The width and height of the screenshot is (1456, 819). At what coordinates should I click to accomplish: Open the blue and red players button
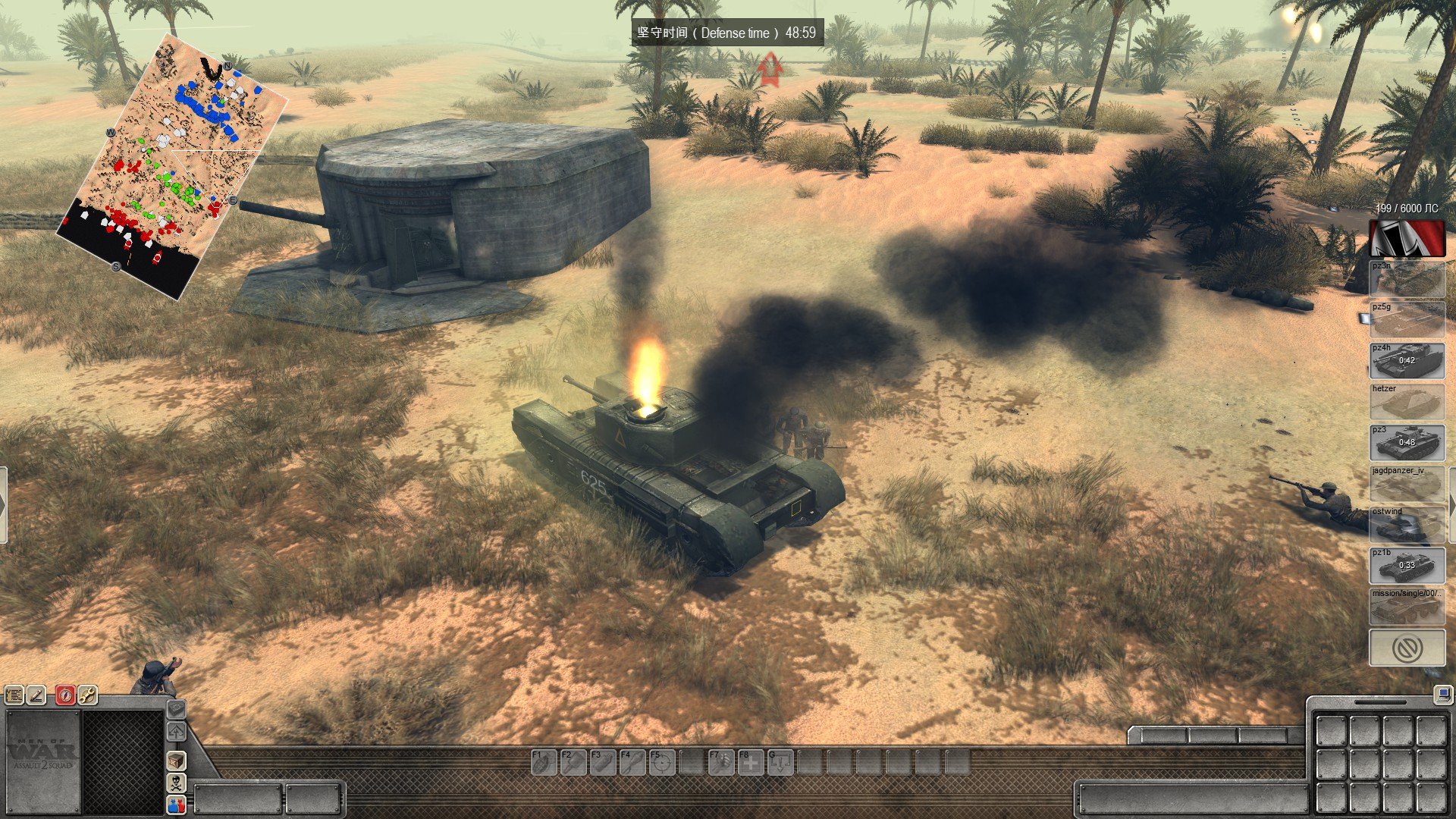(176, 805)
